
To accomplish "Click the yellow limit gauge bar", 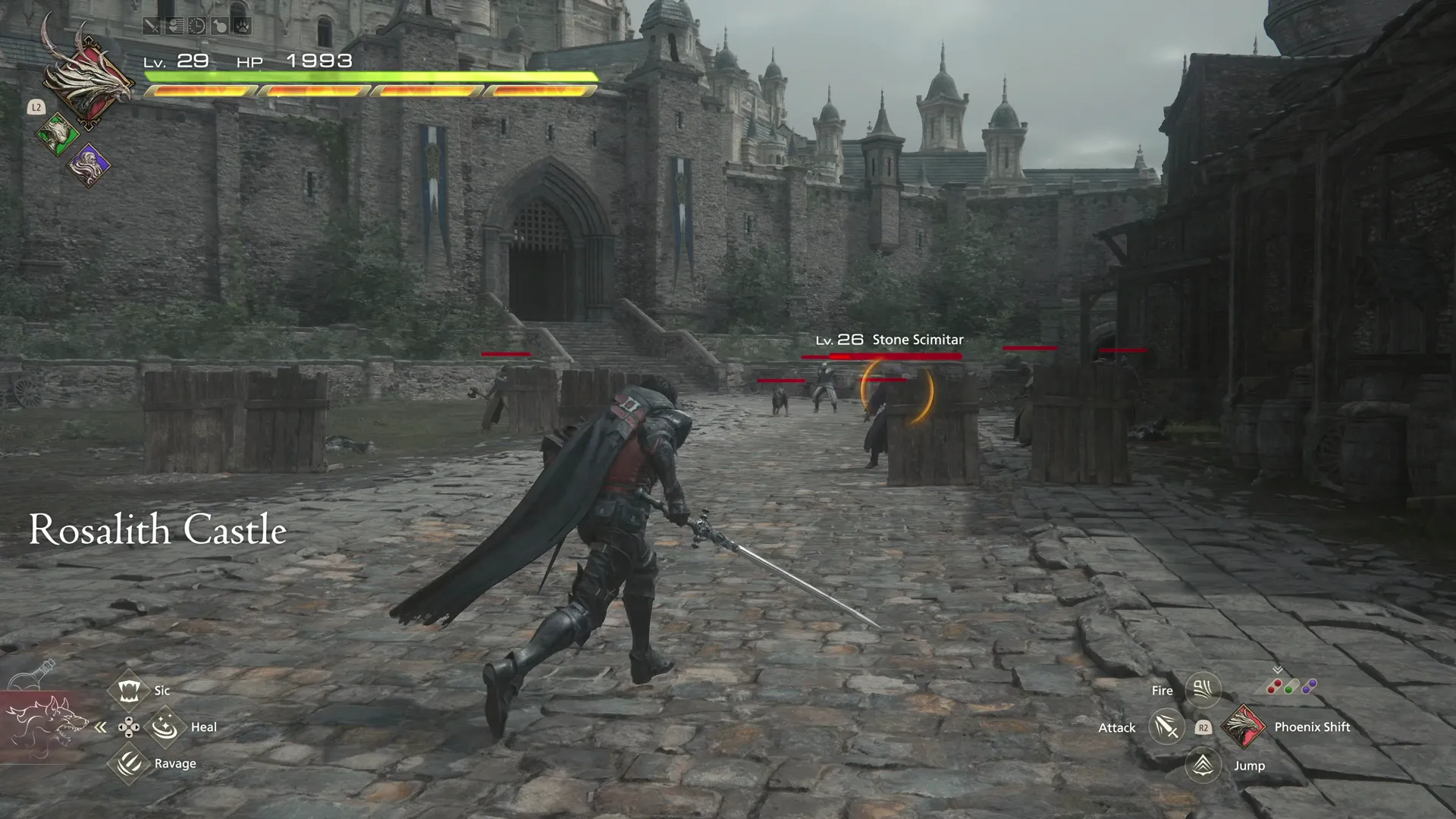I will (372, 93).
